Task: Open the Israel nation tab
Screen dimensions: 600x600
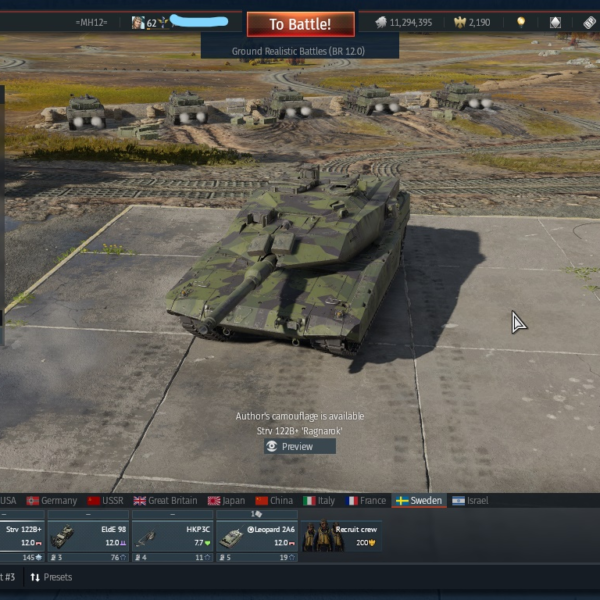Action: click(470, 500)
